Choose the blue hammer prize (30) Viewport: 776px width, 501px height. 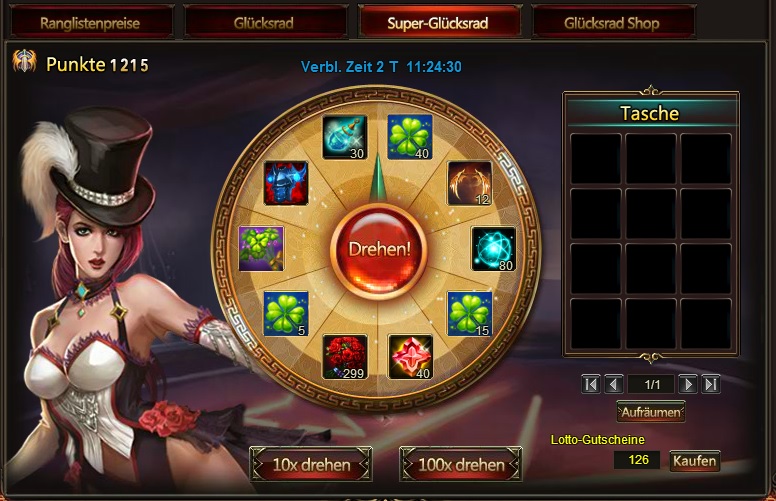[x=344, y=137]
